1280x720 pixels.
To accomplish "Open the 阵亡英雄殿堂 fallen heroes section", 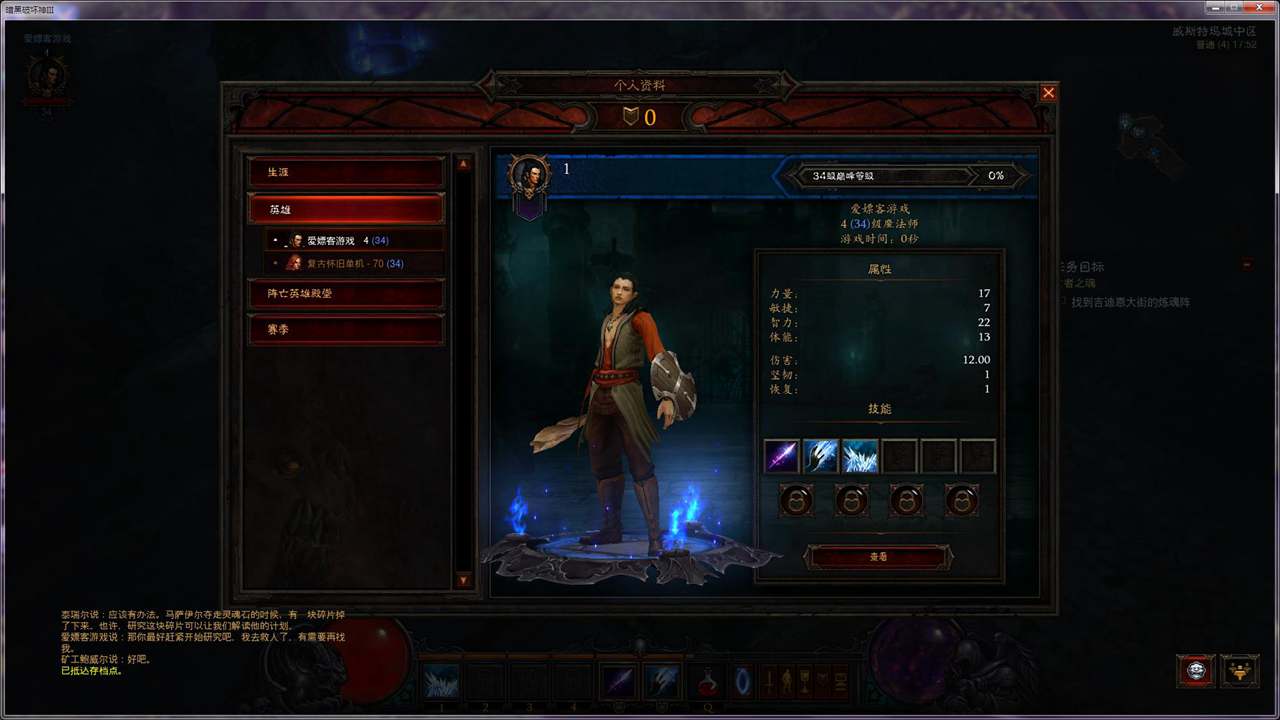I will 346,294.
